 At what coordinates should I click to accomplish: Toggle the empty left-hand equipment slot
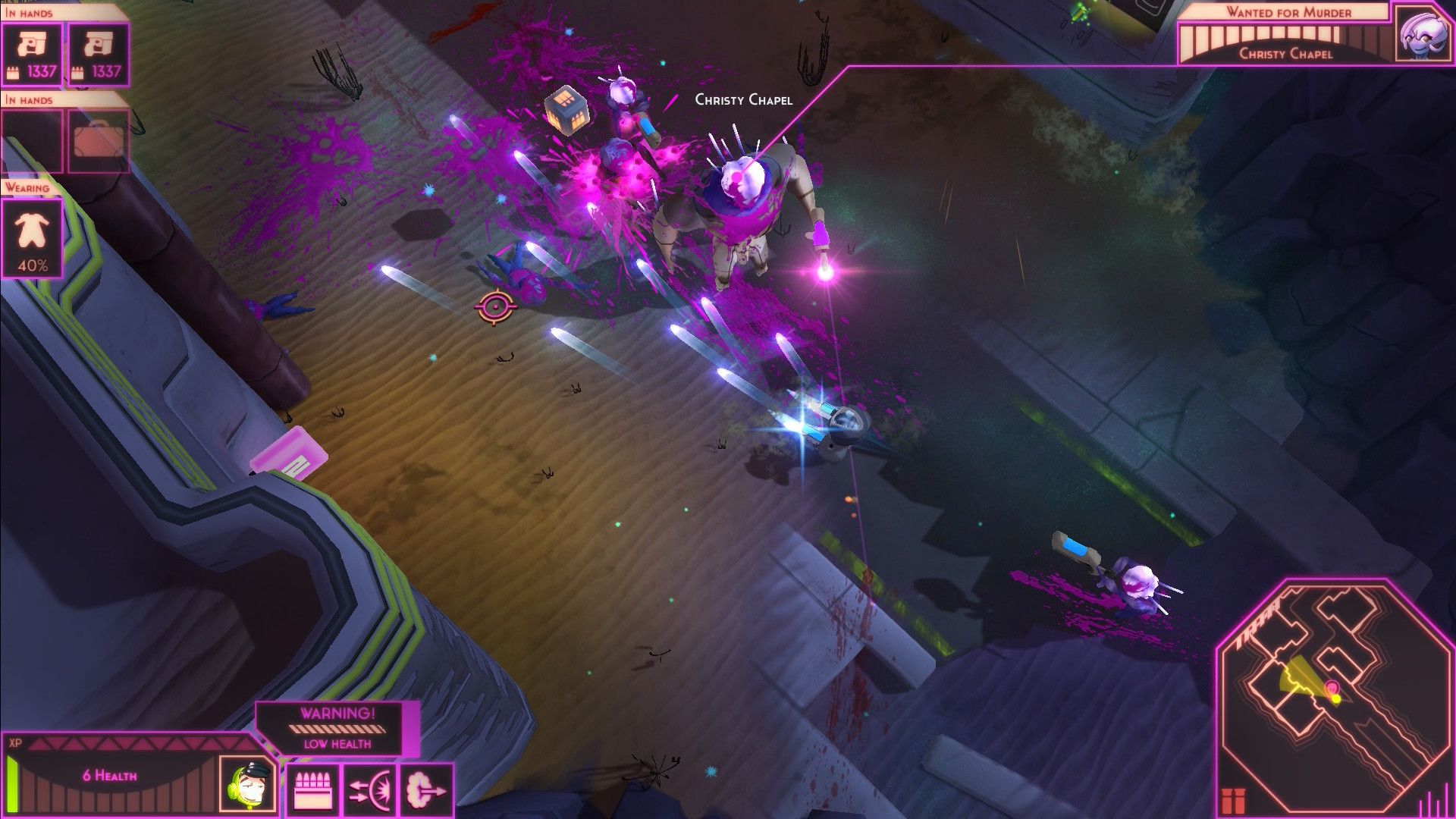click(x=32, y=140)
